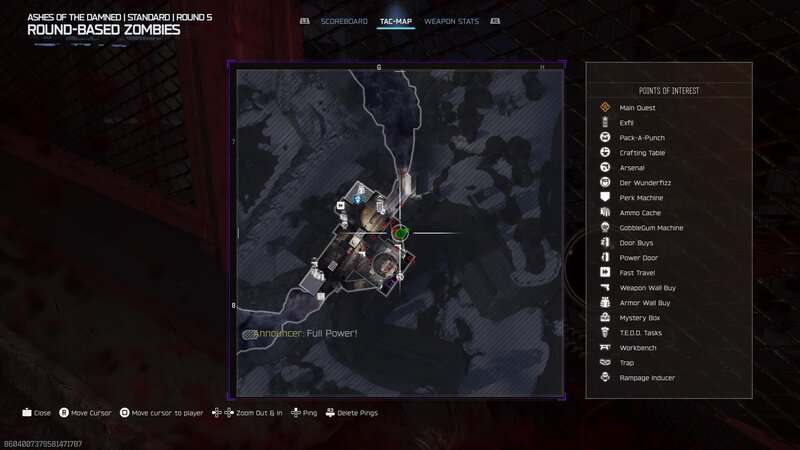
Task: Open the Weapon Stats tab
Action: (x=451, y=21)
